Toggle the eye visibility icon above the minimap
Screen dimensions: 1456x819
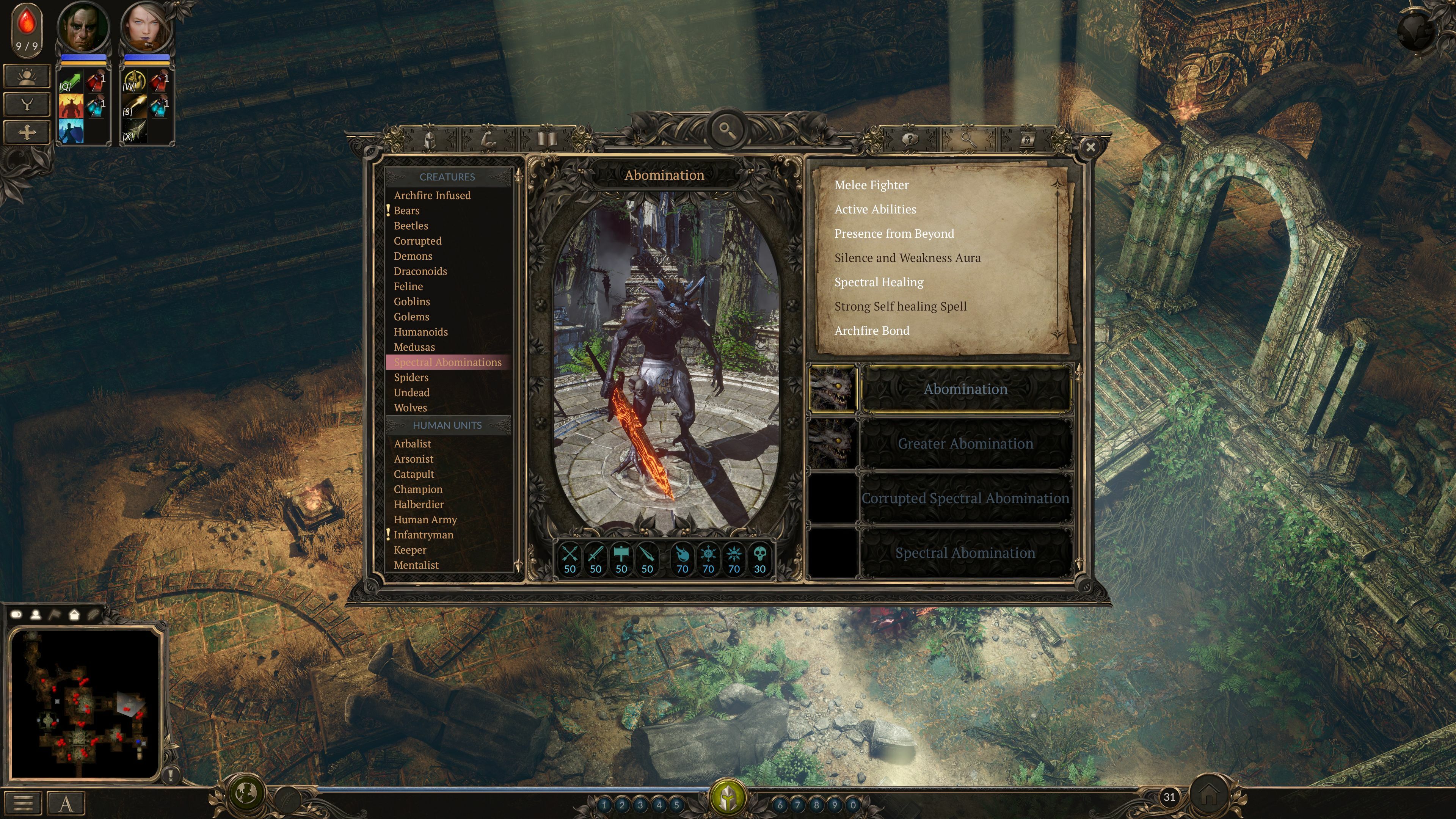pos(16,614)
